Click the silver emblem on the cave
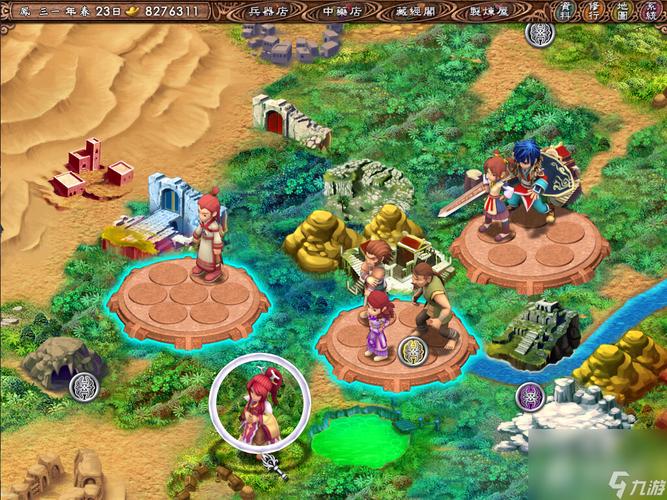This screenshot has height=500, width=667. point(87,383)
